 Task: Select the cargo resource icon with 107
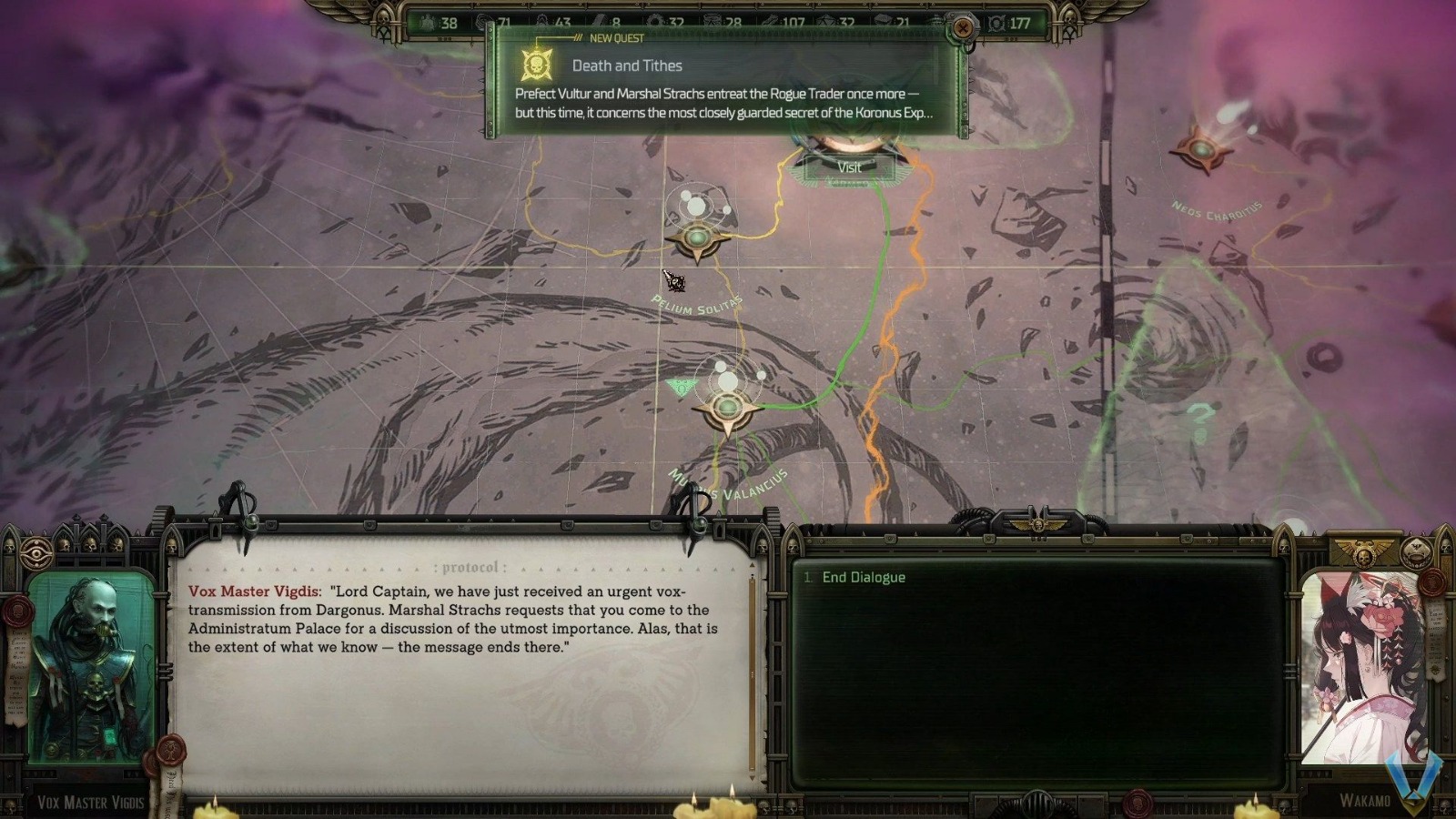point(769,20)
